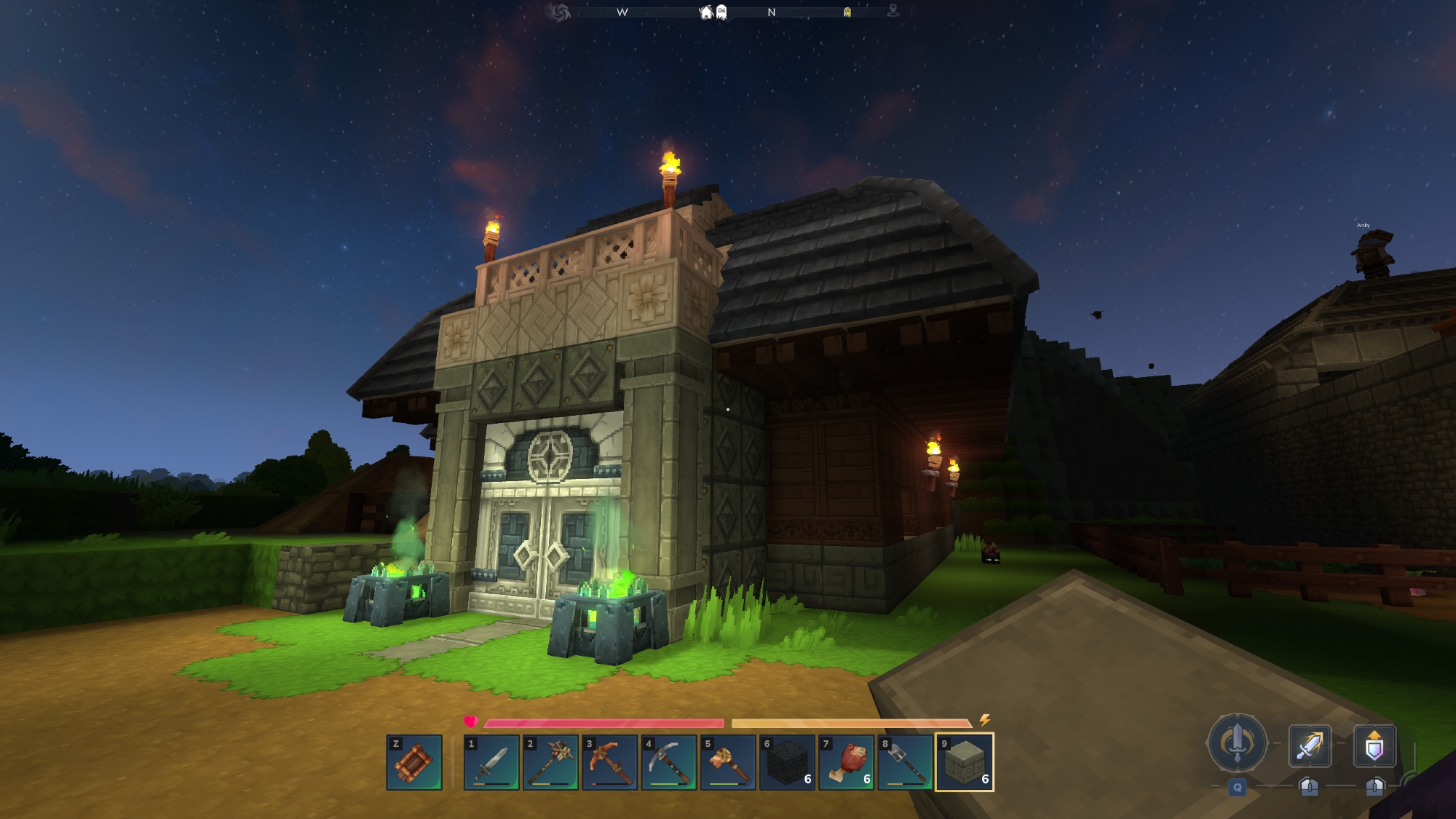Select the wooden shield utility slot
The height and width of the screenshot is (819, 1456).
pyautogui.click(x=414, y=762)
